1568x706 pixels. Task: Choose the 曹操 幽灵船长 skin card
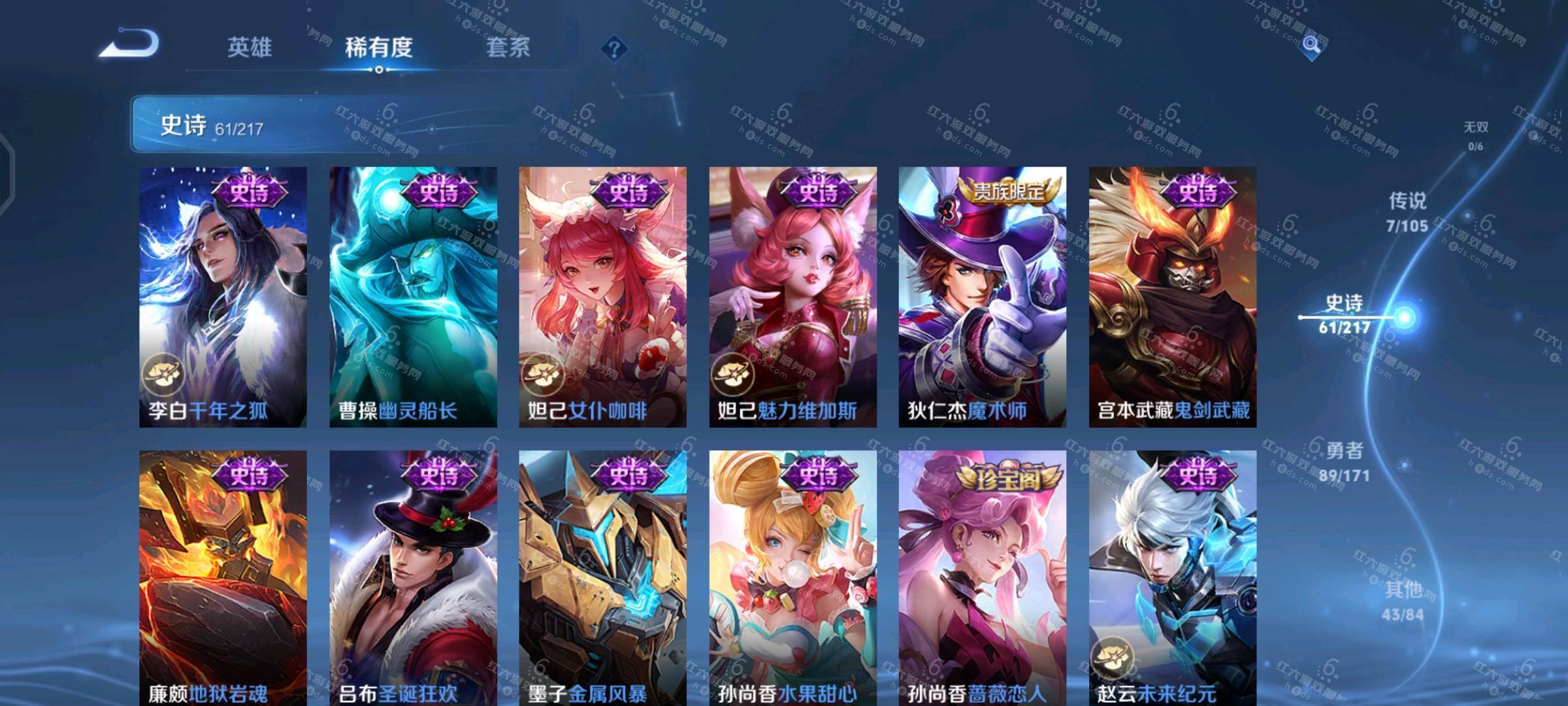[x=413, y=297]
